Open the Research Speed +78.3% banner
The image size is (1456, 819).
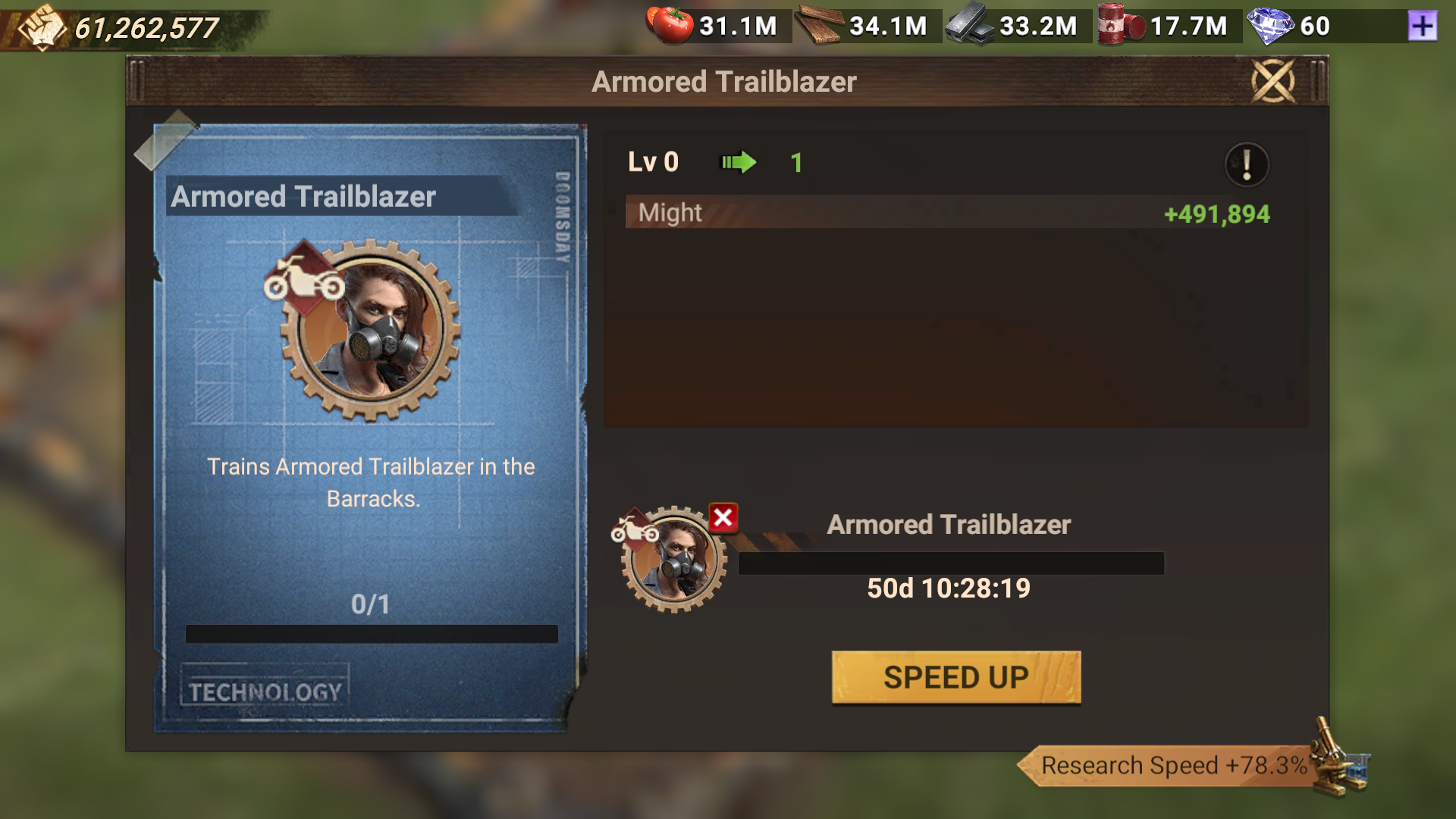point(1174,765)
